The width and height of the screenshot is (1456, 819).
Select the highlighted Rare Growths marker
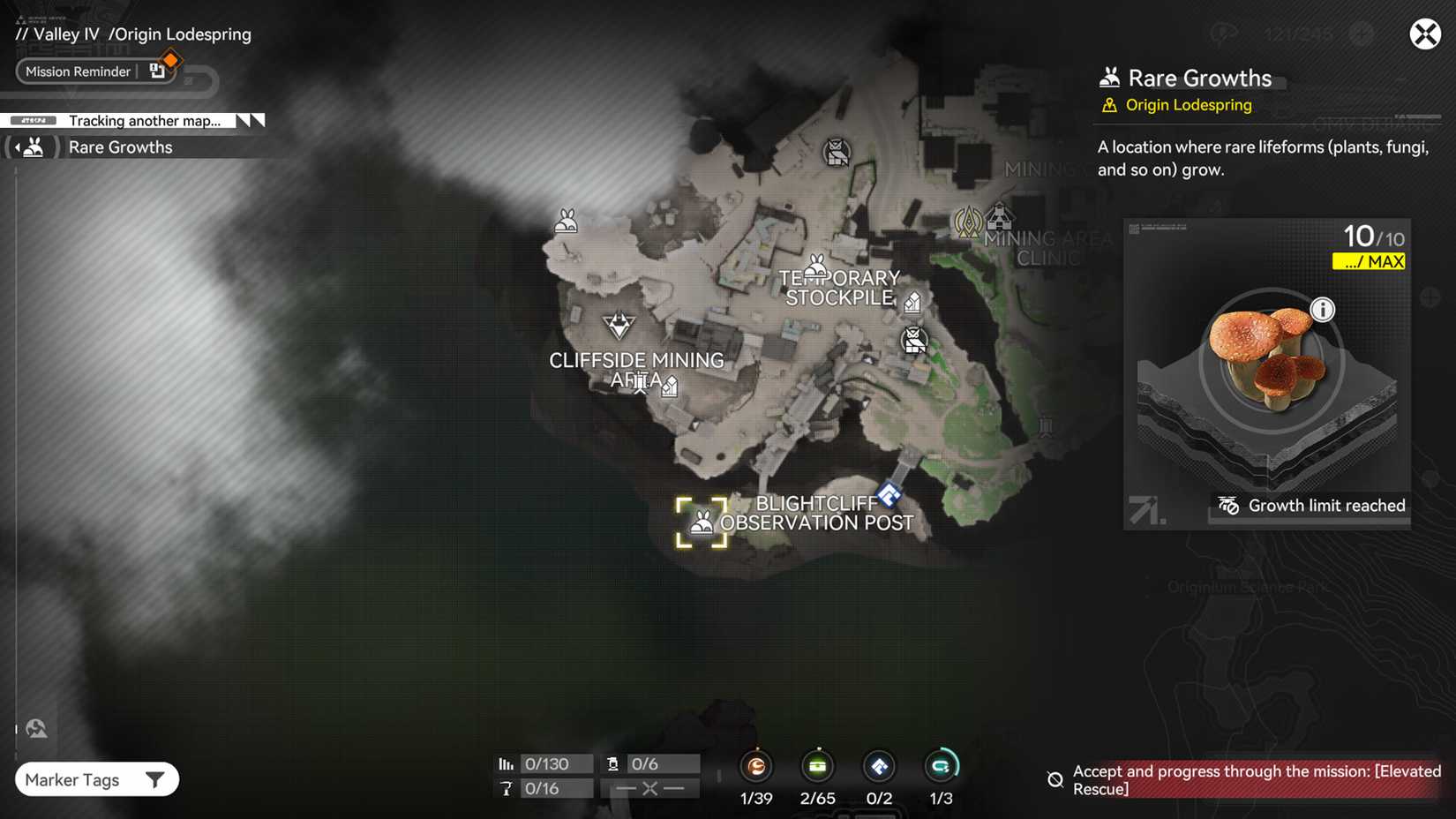click(702, 521)
